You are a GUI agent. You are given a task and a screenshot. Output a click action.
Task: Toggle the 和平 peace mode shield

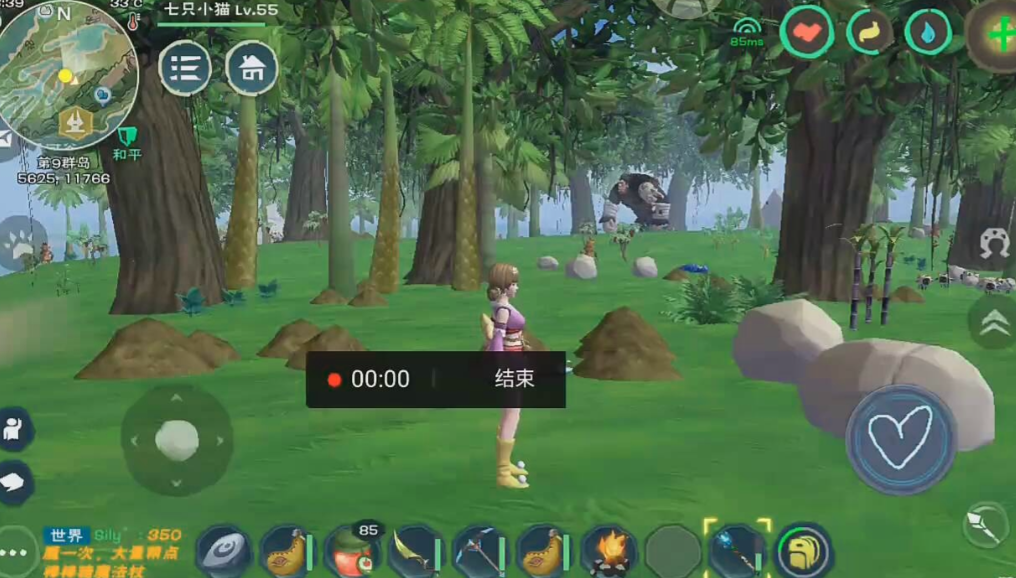pyautogui.click(x=126, y=138)
